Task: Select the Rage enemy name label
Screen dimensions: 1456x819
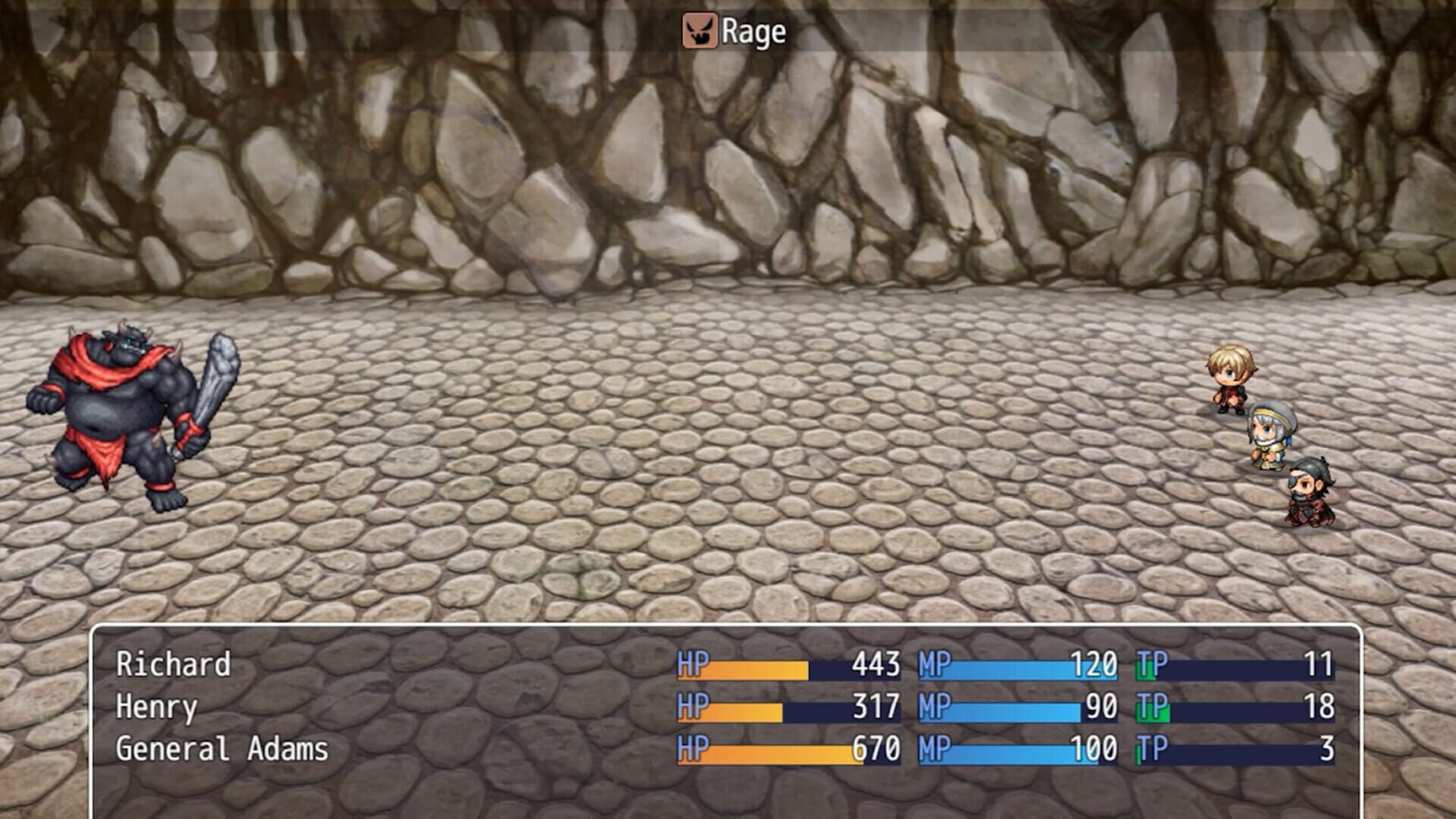Action: [756, 33]
